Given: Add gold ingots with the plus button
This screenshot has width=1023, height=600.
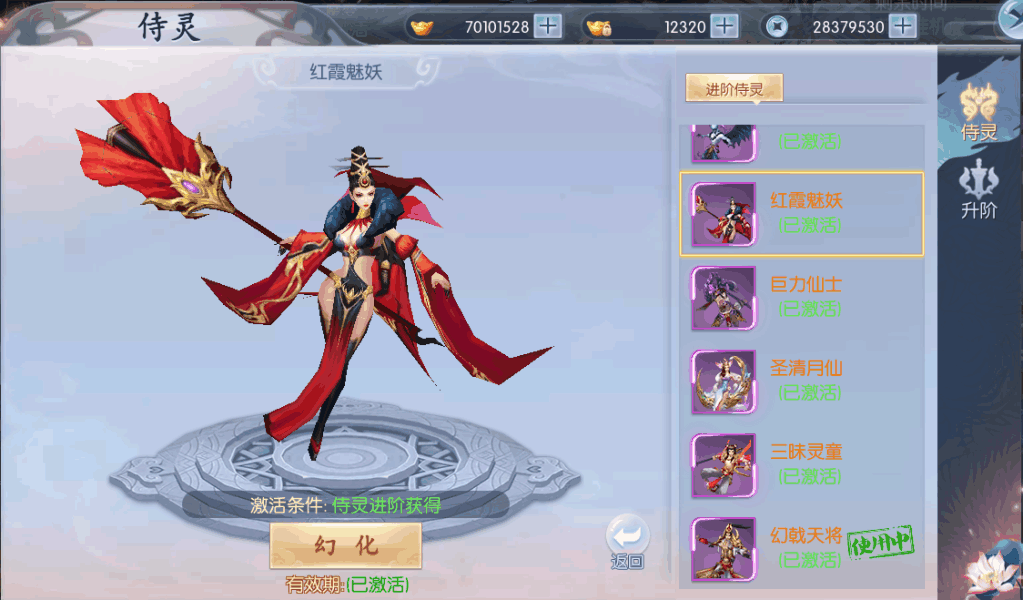Looking at the screenshot, I should (548, 27).
